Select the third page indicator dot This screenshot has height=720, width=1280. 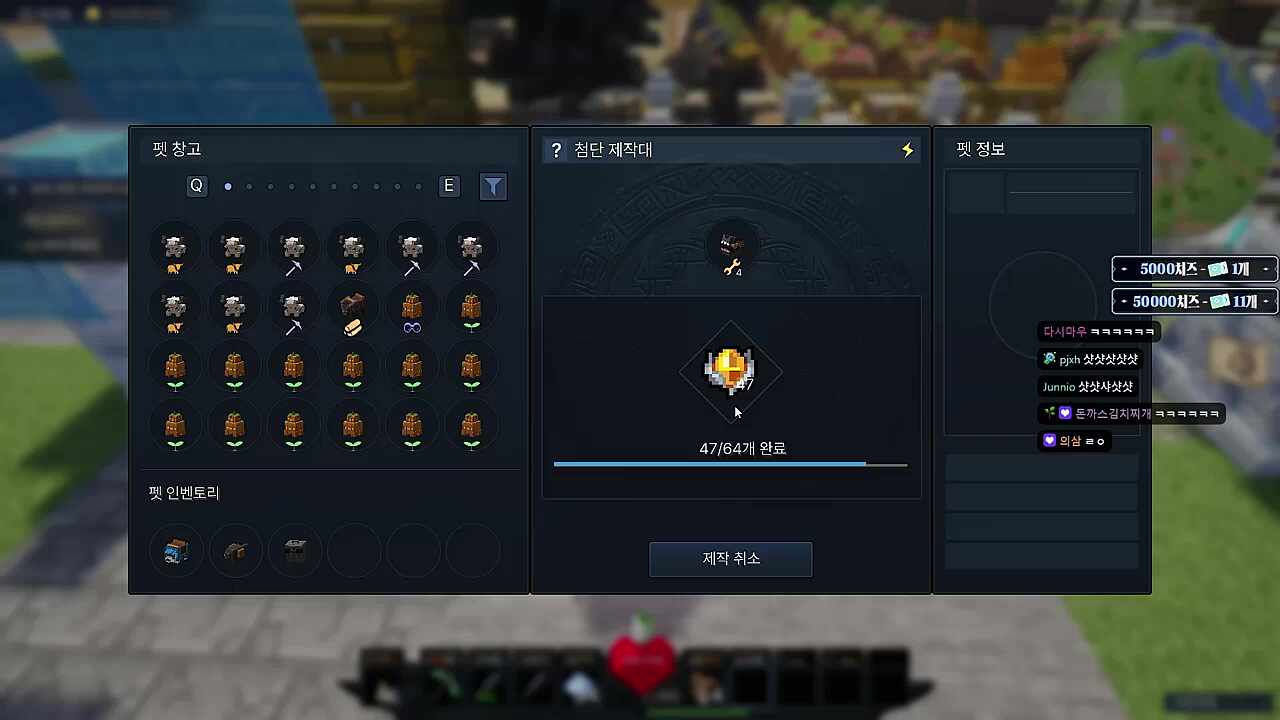[x=270, y=186]
